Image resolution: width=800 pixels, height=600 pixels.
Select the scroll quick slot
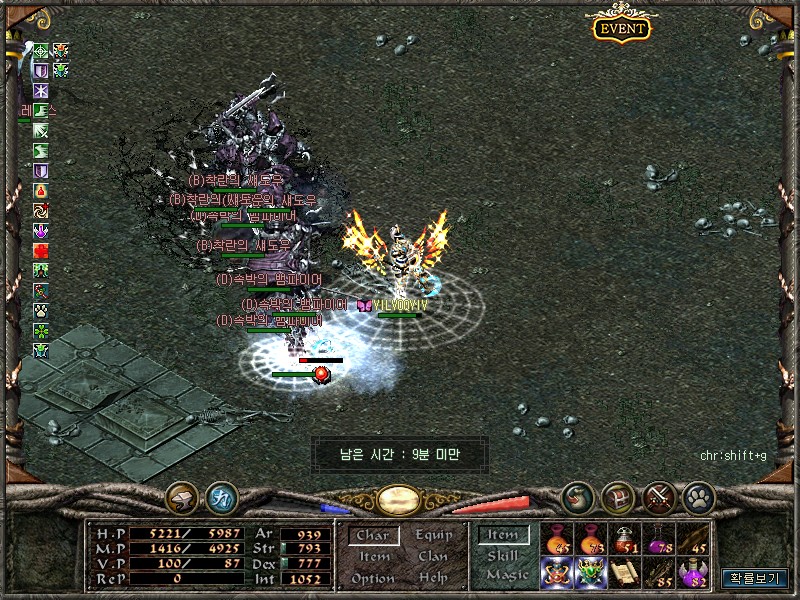(x=625, y=572)
